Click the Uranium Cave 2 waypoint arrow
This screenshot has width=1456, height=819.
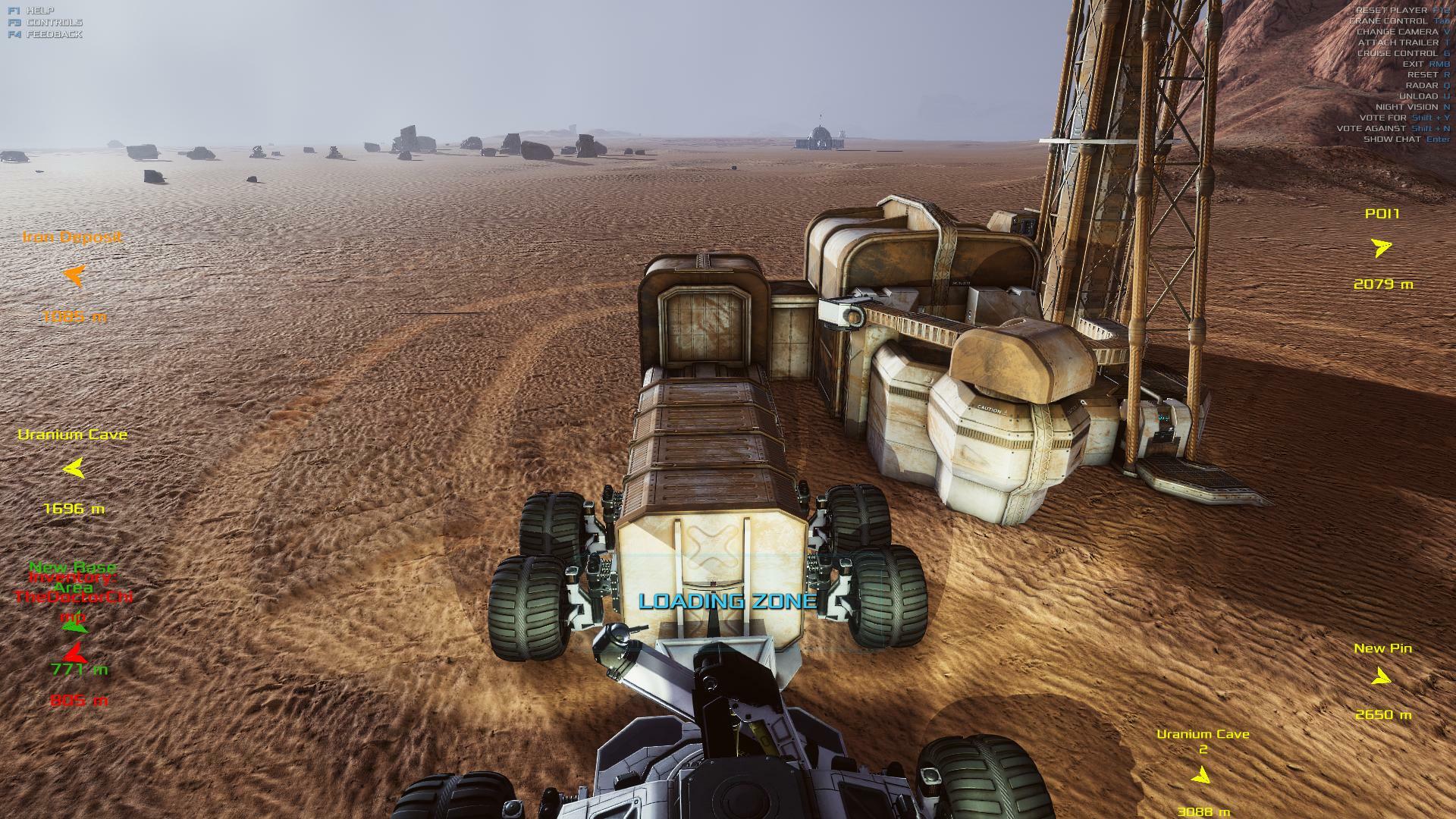[1200, 775]
